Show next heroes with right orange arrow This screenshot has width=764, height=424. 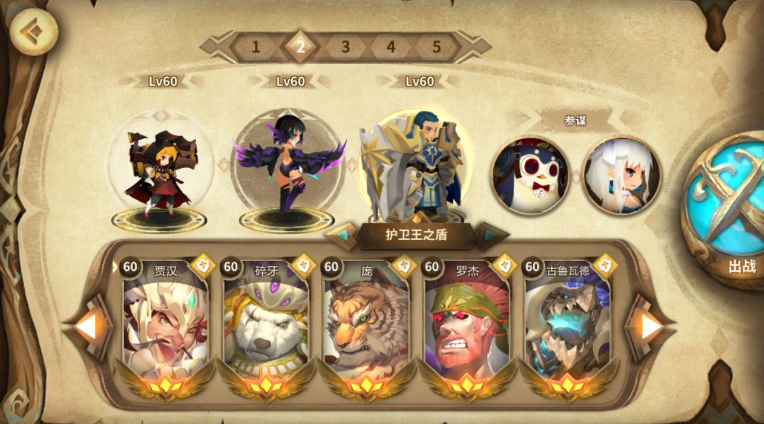[651, 326]
